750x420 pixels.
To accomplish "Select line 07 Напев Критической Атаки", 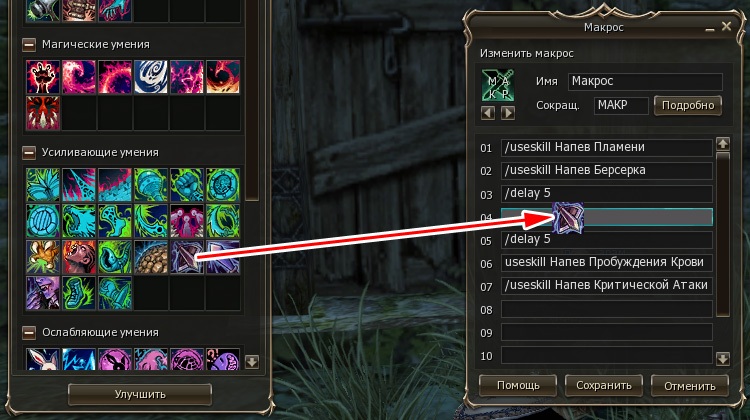I will (606, 286).
